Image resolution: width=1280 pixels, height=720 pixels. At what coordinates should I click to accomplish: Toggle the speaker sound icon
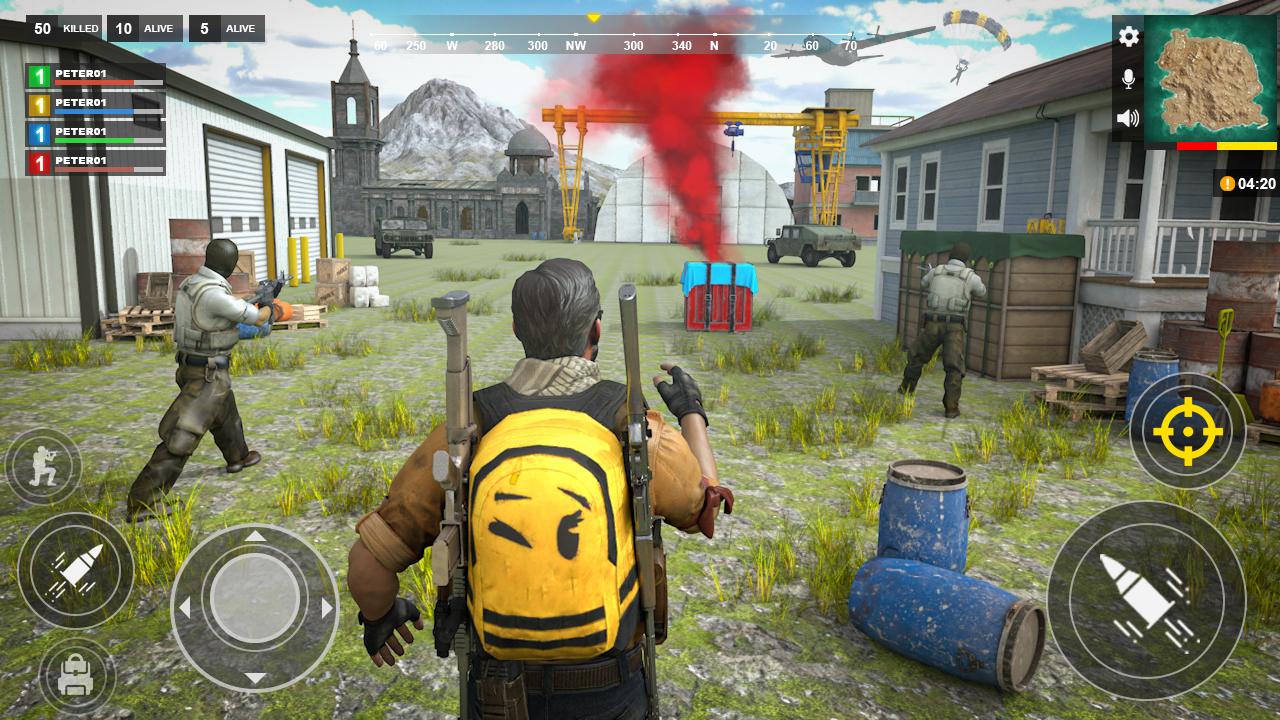[x=1128, y=115]
